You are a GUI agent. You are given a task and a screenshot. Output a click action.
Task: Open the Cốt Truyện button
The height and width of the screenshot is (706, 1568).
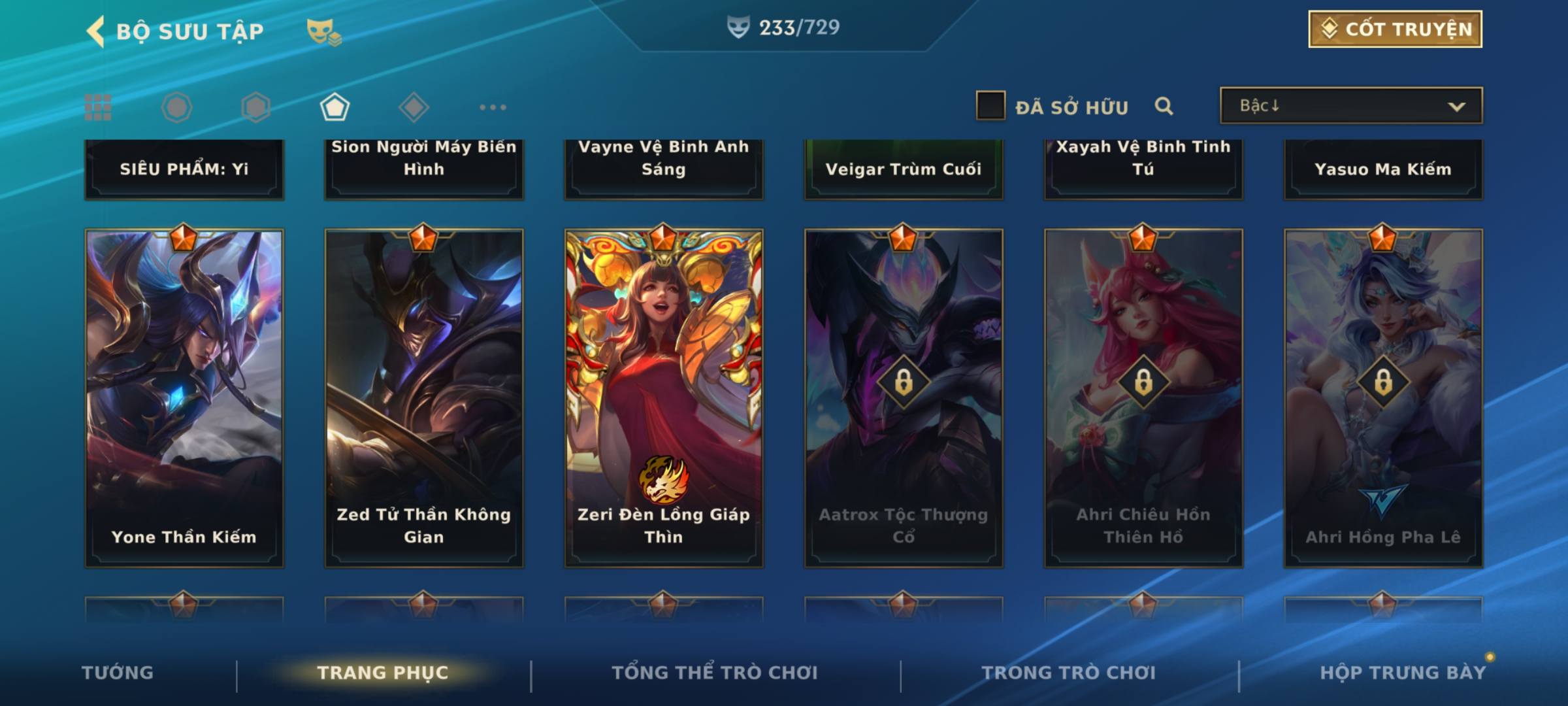(x=1395, y=29)
